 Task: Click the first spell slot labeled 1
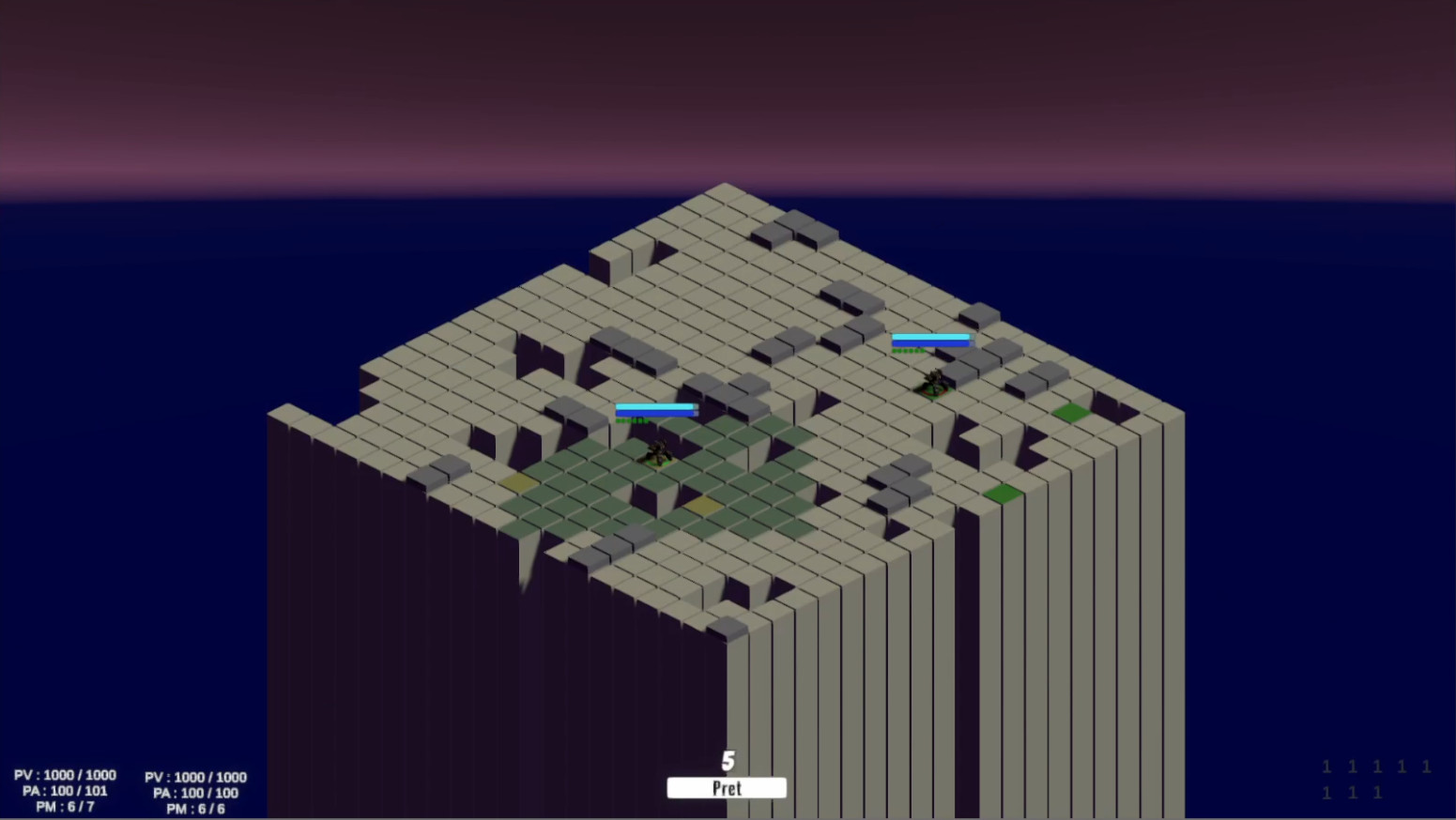pyautogui.click(x=1326, y=767)
